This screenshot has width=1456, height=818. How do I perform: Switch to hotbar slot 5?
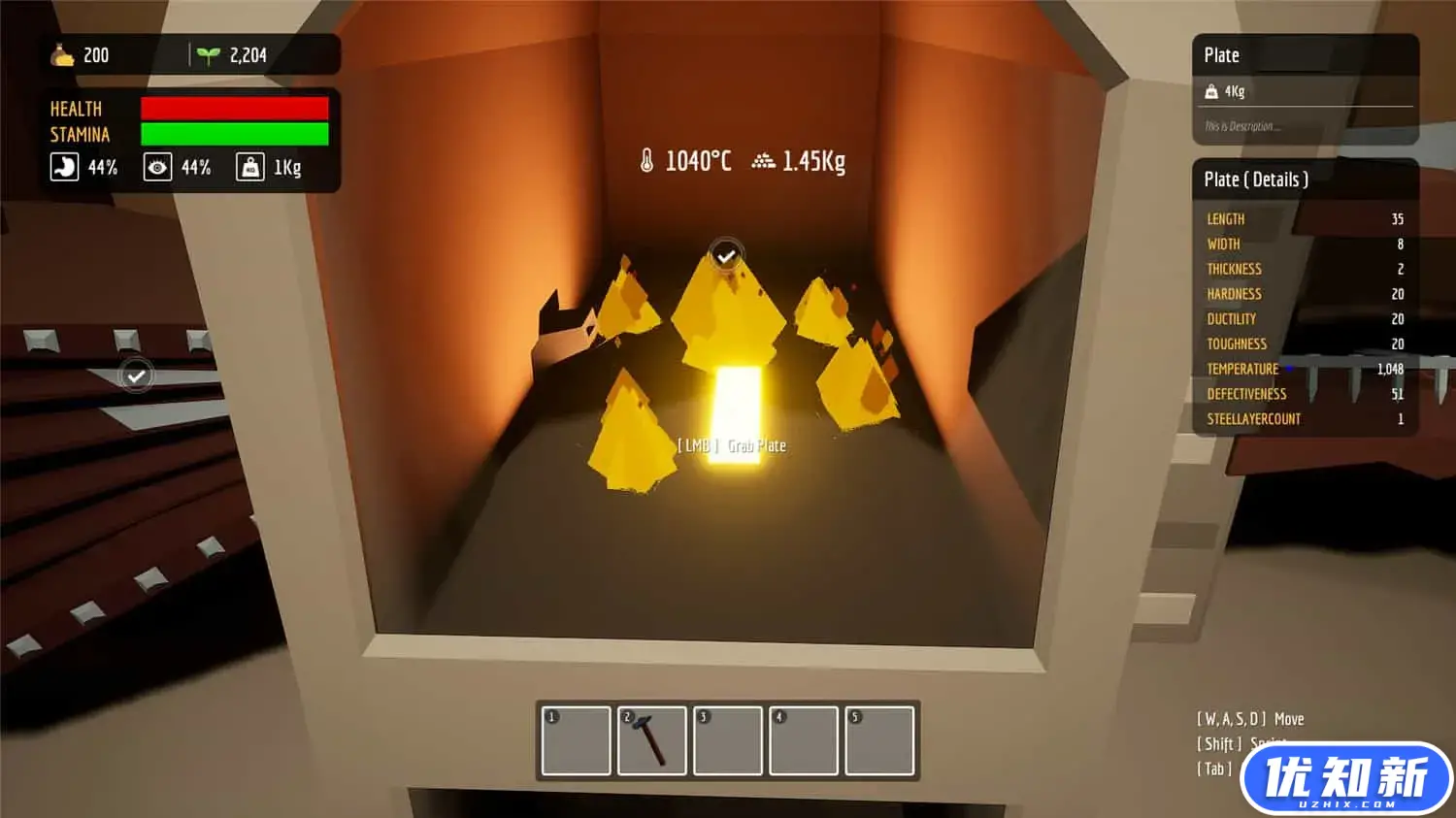(879, 741)
